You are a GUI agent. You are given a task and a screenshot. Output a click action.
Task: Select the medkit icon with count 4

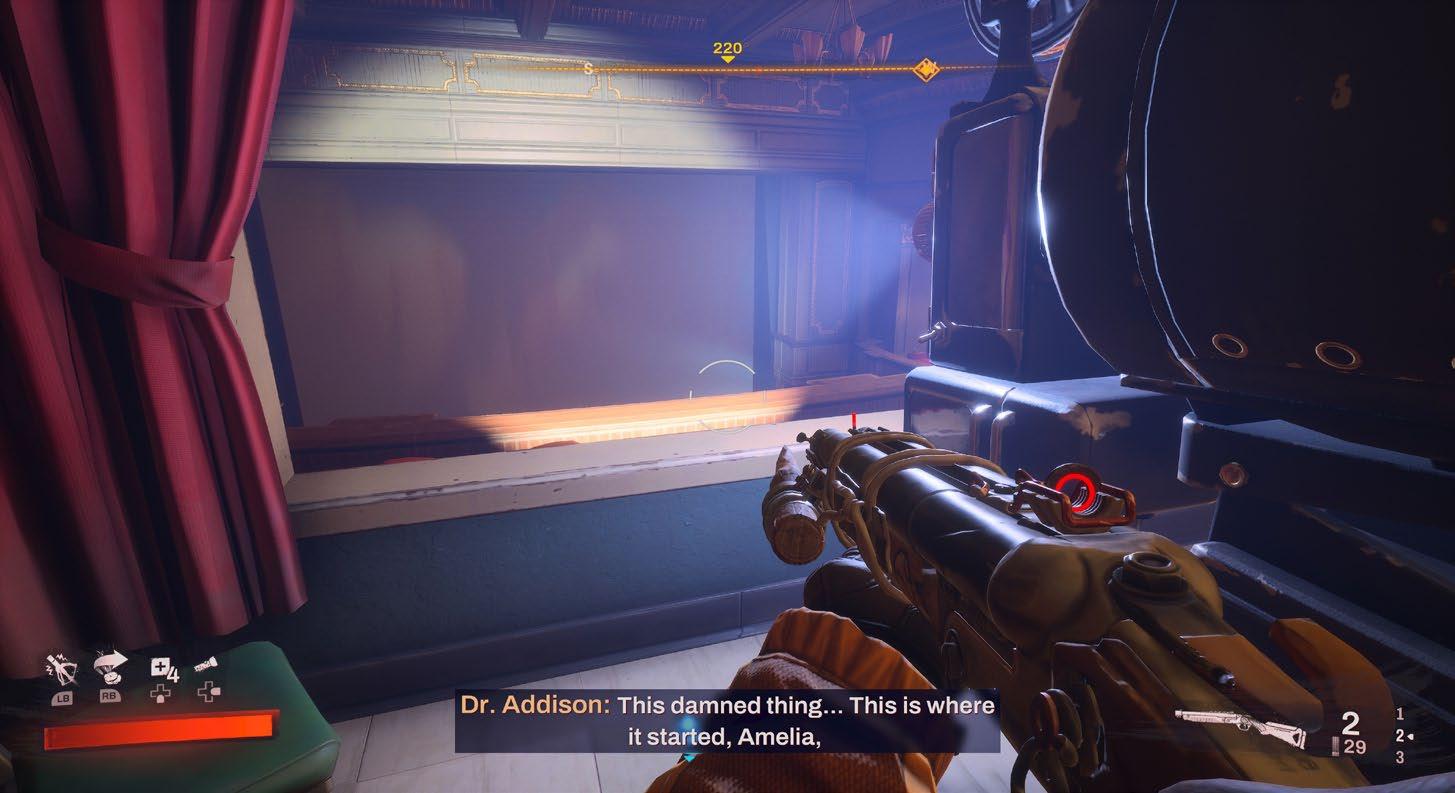[x=161, y=668]
